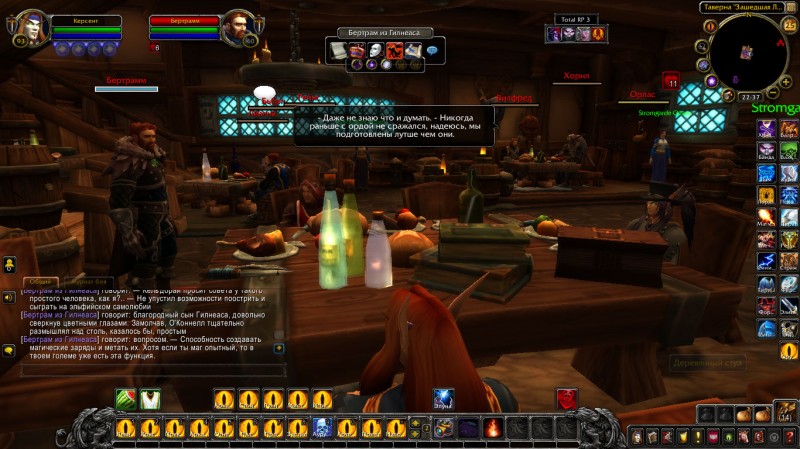Open the speech bubble icon in Бертрам panel
This screenshot has width=800, height=449.
point(432,50)
